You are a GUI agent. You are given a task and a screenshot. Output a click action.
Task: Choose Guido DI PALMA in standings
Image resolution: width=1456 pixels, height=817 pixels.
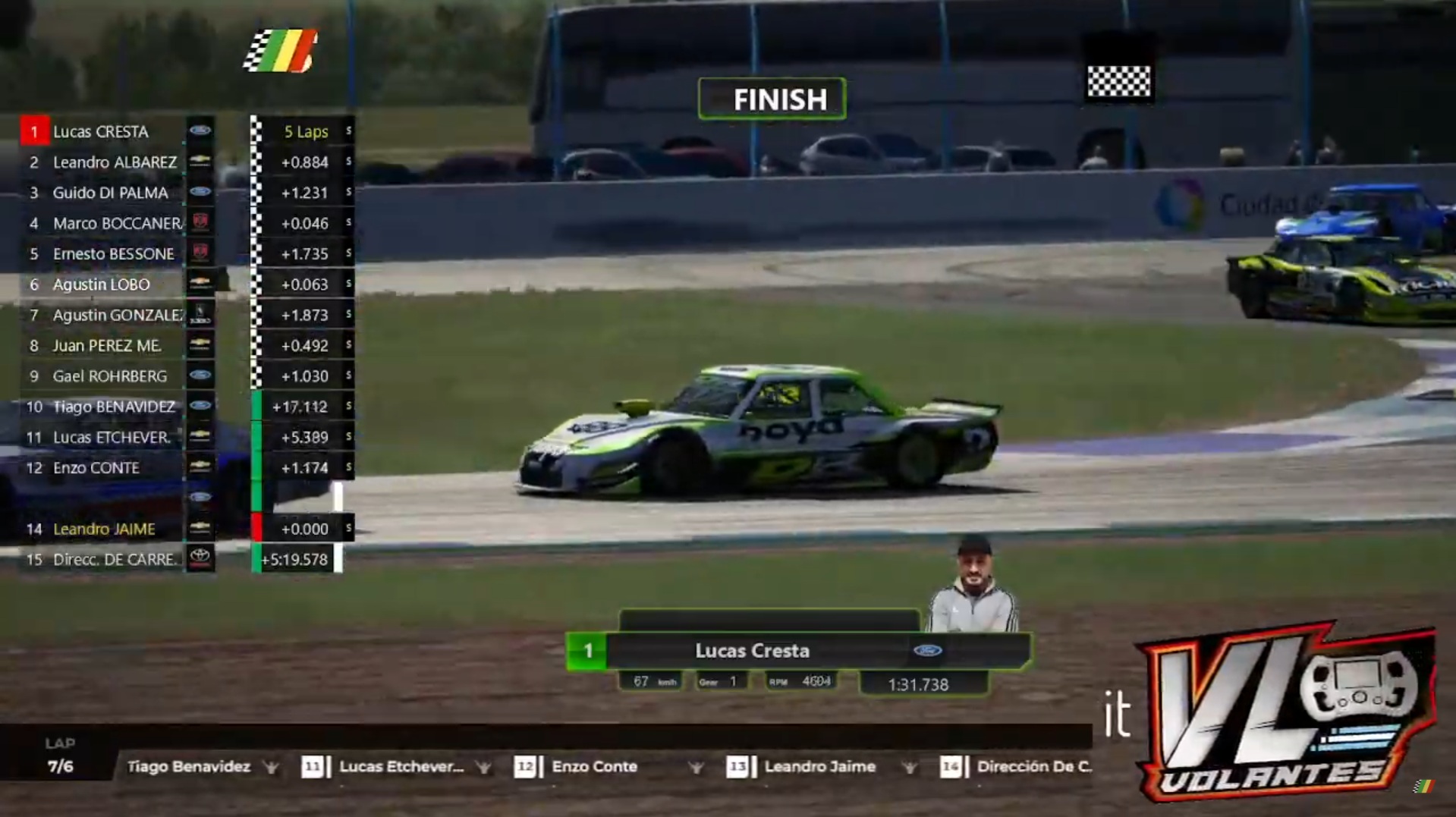[x=110, y=193]
